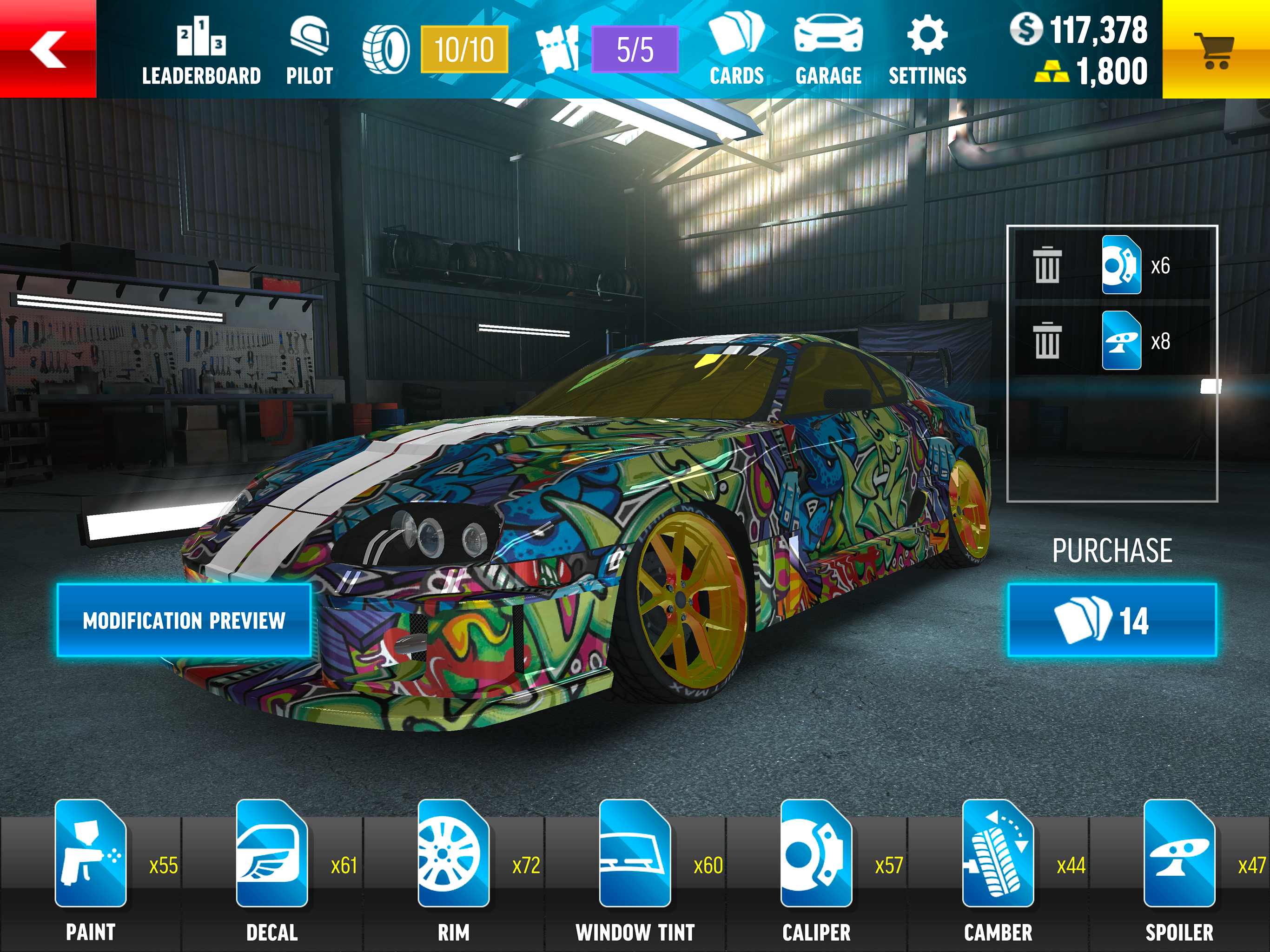Image resolution: width=1270 pixels, height=952 pixels.
Task: Show the Spoiler category
Action: [x=1179, y=867]
